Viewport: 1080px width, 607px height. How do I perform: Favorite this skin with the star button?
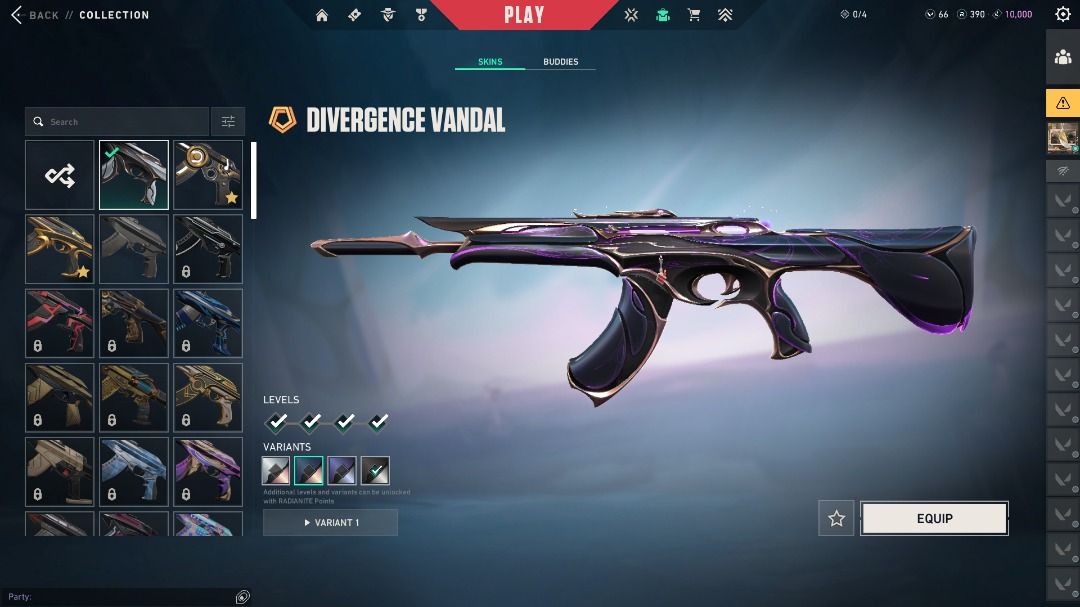pos(836,518)
